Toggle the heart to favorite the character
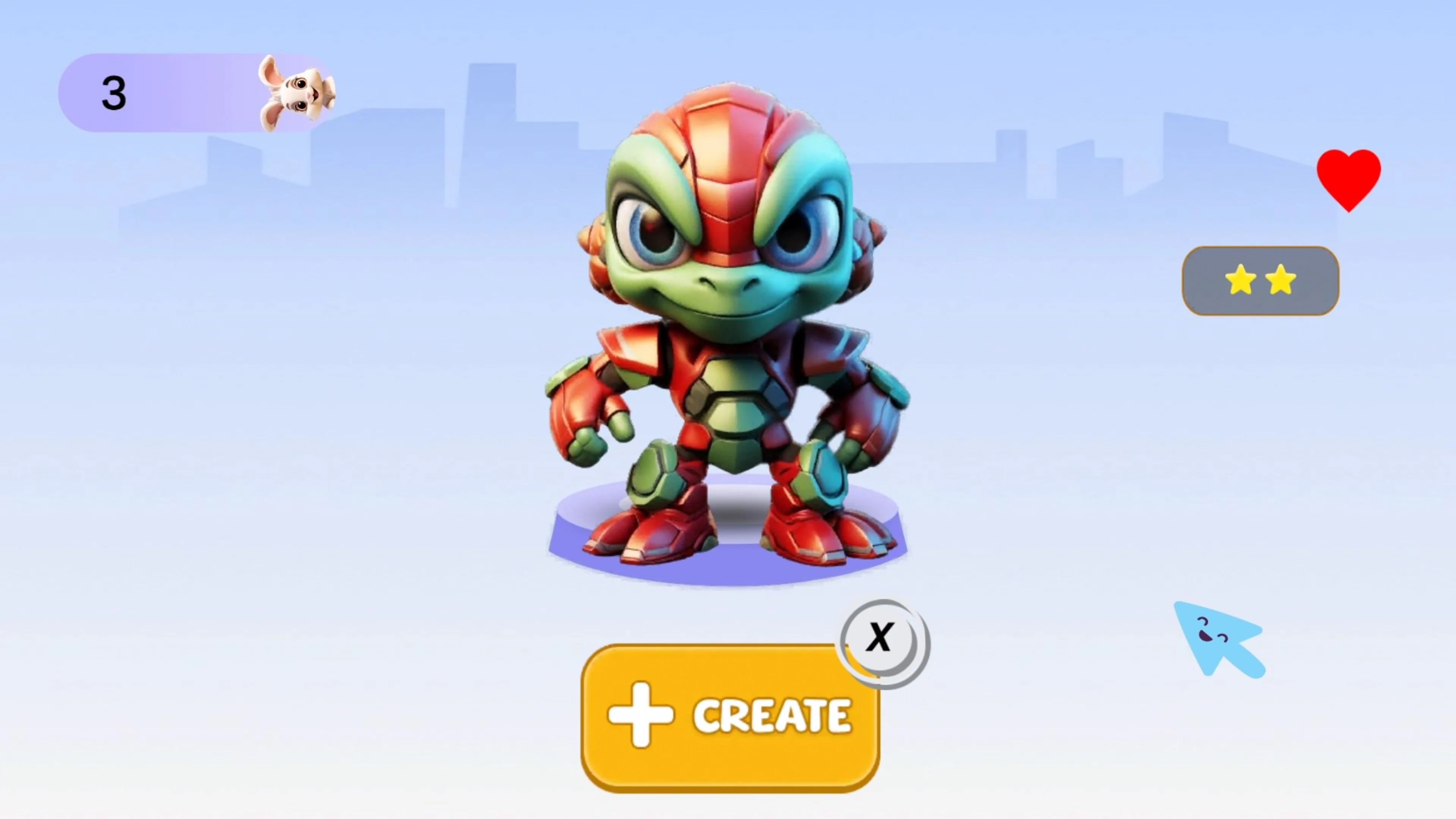1456x819 pixels. pos(1349,180)
